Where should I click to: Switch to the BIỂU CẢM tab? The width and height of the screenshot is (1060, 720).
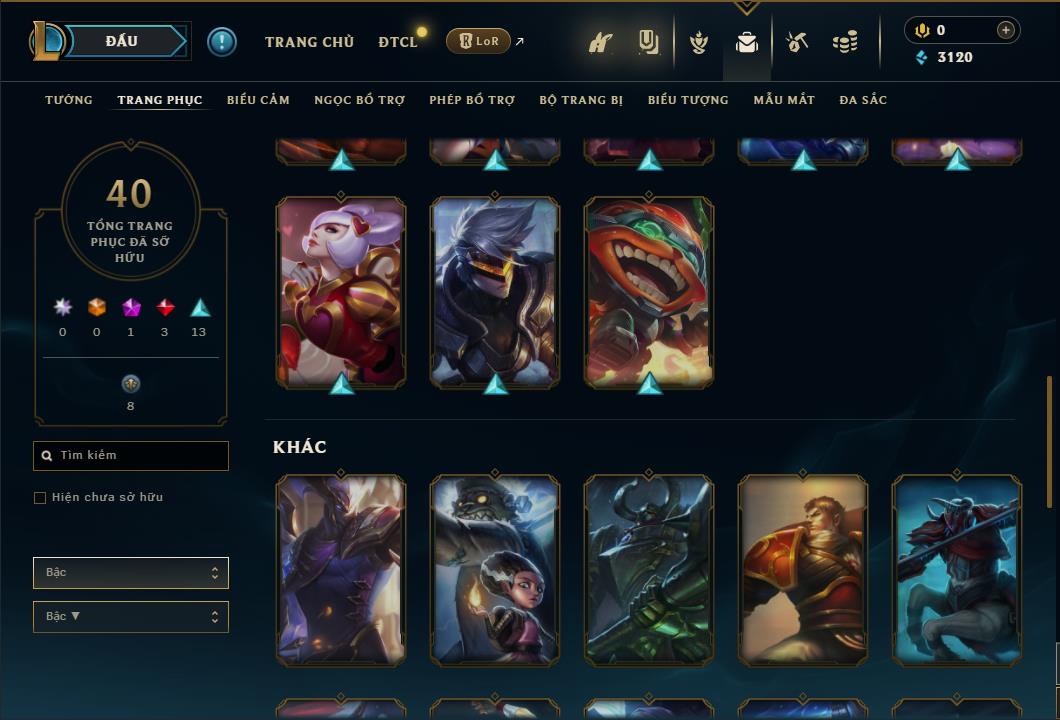tap(258, 100)
